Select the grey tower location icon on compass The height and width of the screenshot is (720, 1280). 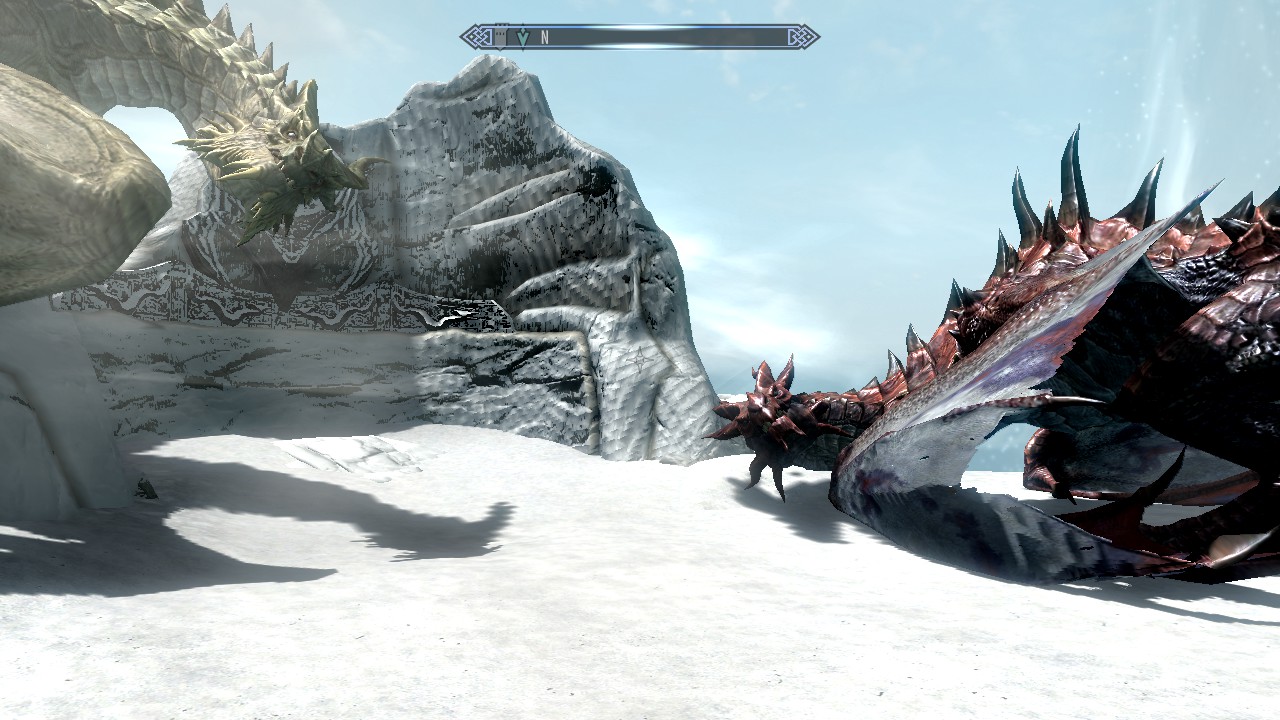pyautogui.click(x=501, y=38)
